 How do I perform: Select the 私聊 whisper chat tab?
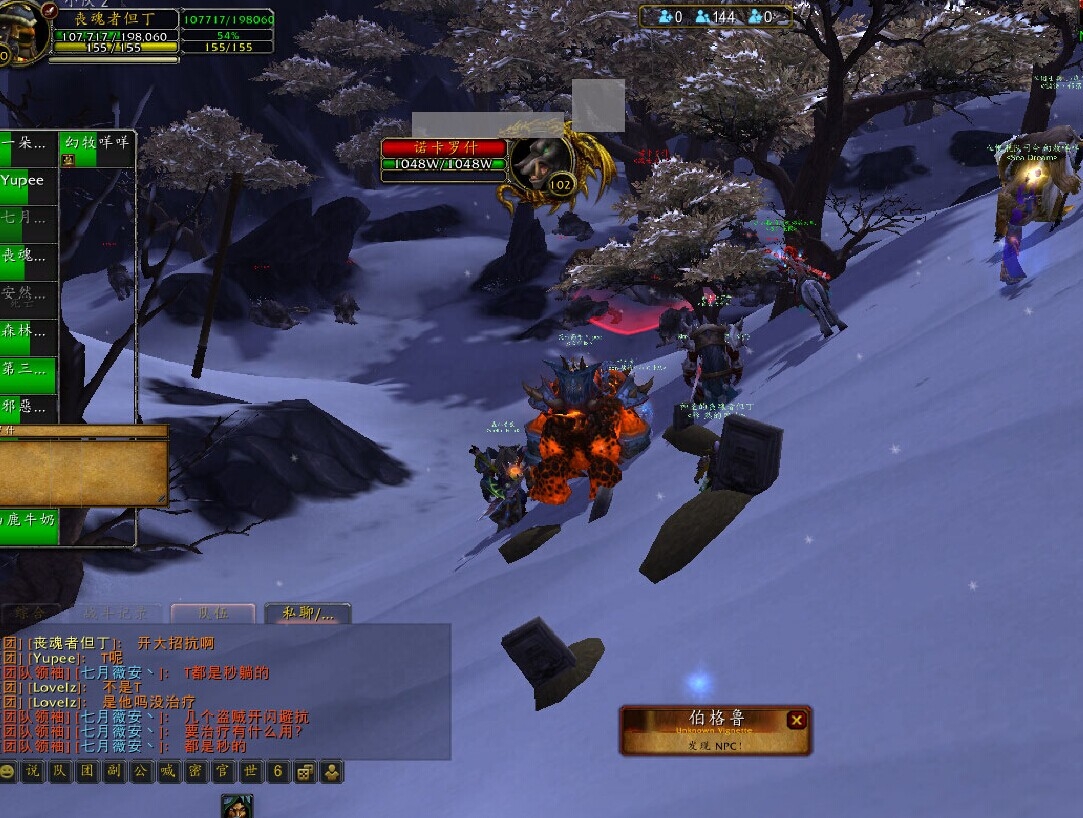307,613
